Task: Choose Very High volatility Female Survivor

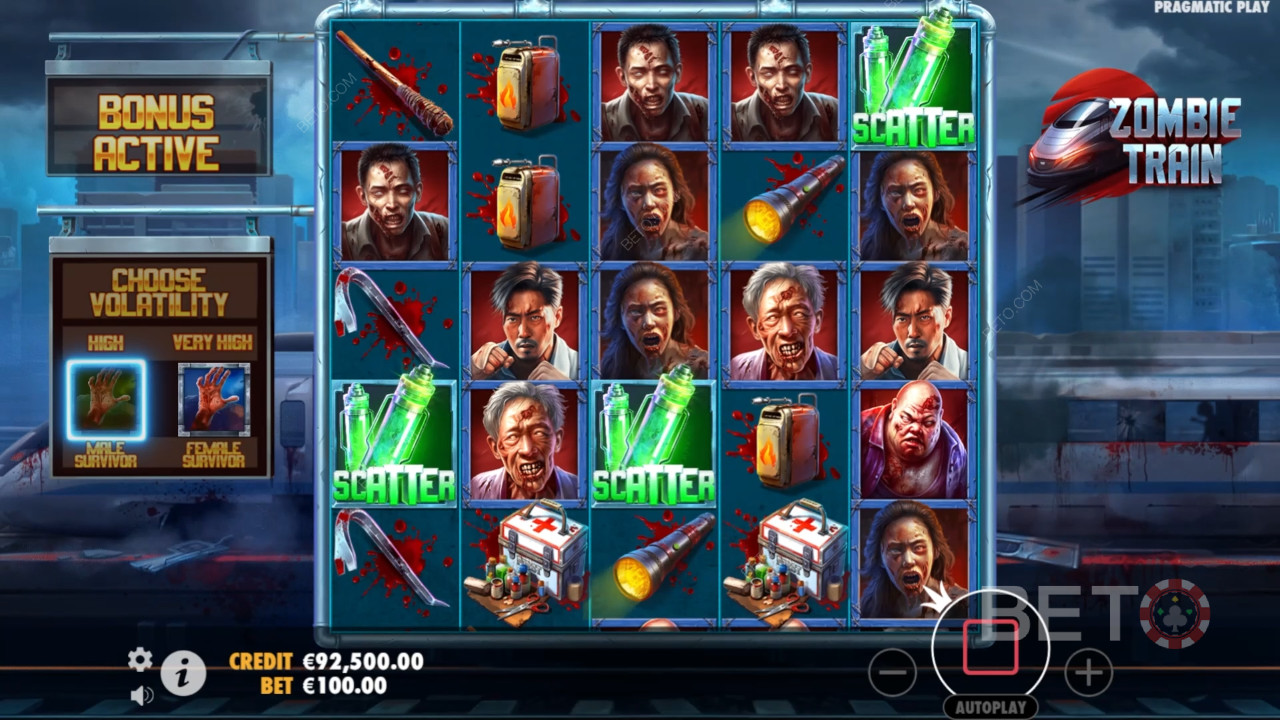Action: (x=213, y=400)
